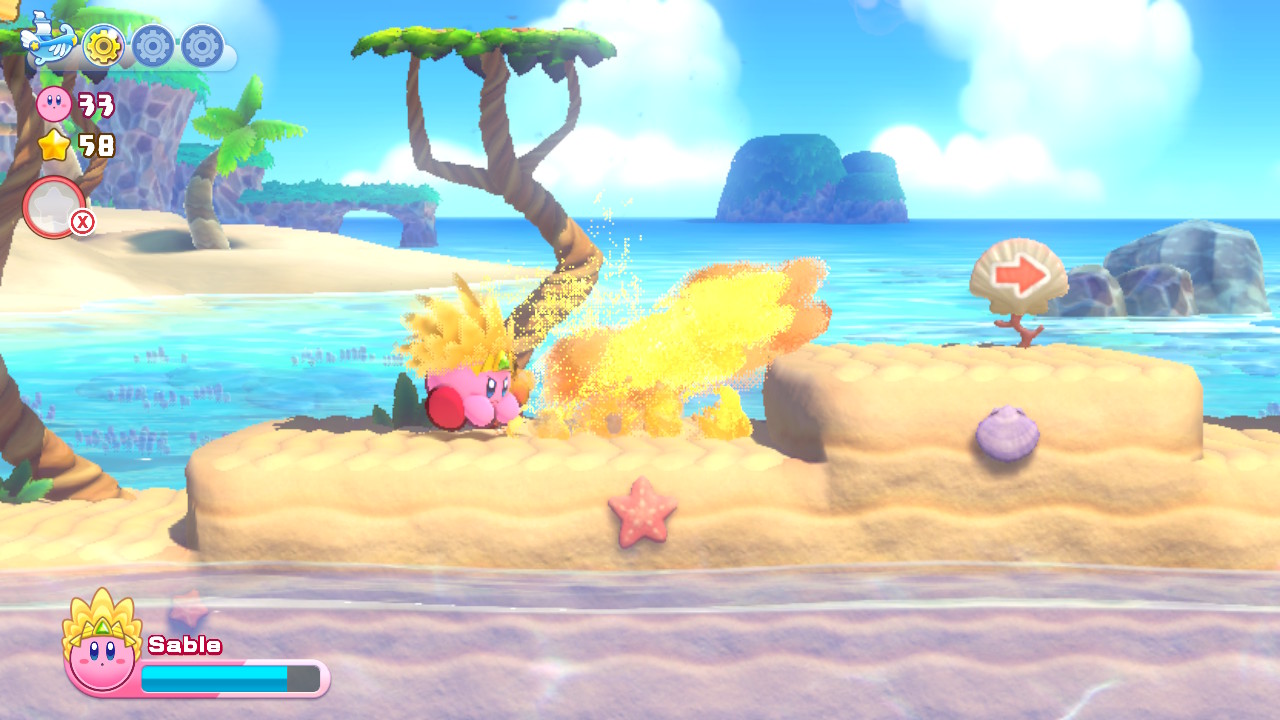The width and height of the screenshot is (1280, 720).
Task: Click the lives counter showing 33
Action: [x=95, y=105]
